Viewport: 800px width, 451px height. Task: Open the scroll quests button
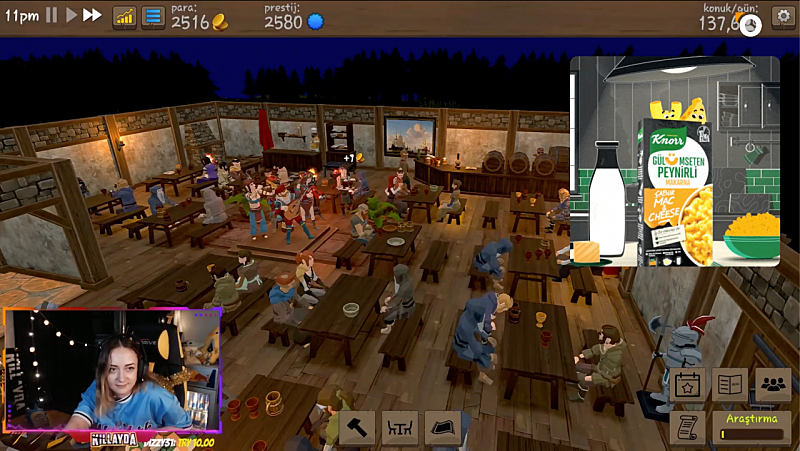click(687, 426)
